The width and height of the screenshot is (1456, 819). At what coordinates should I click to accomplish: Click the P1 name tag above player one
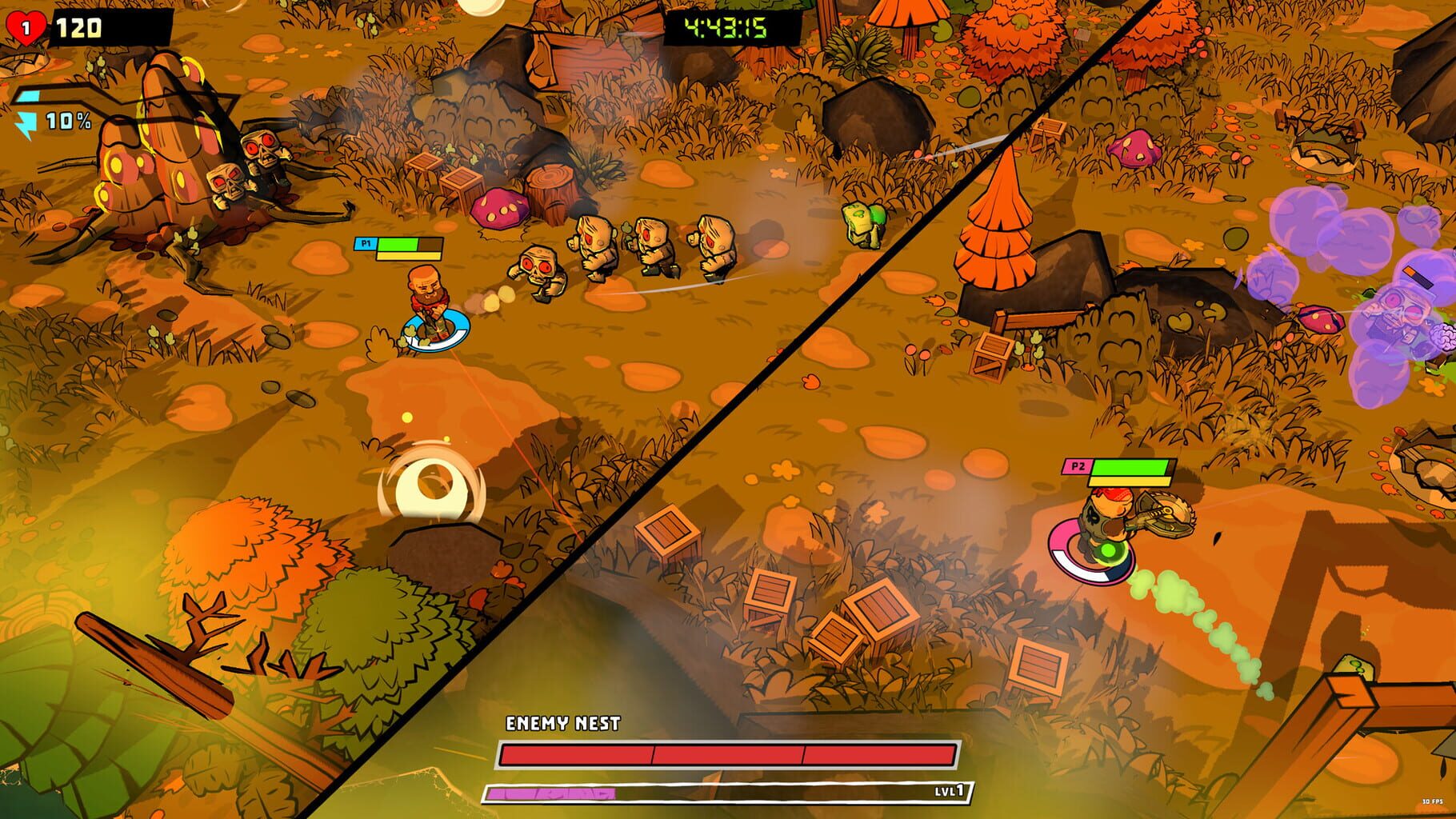click(365, 243)
